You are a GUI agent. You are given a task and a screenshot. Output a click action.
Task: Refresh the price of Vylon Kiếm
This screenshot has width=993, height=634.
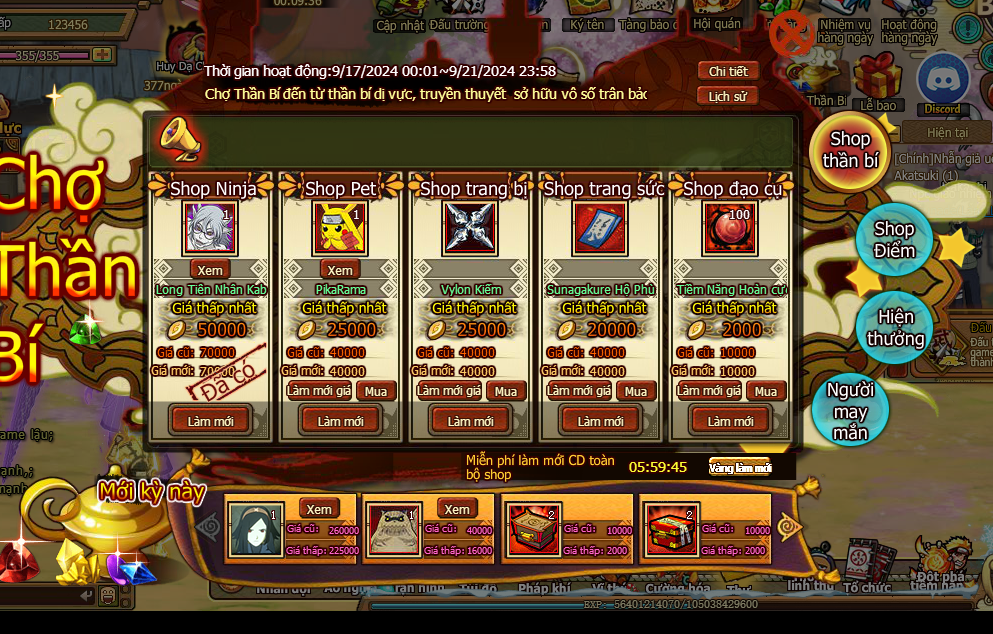click(x=449, y=391)
